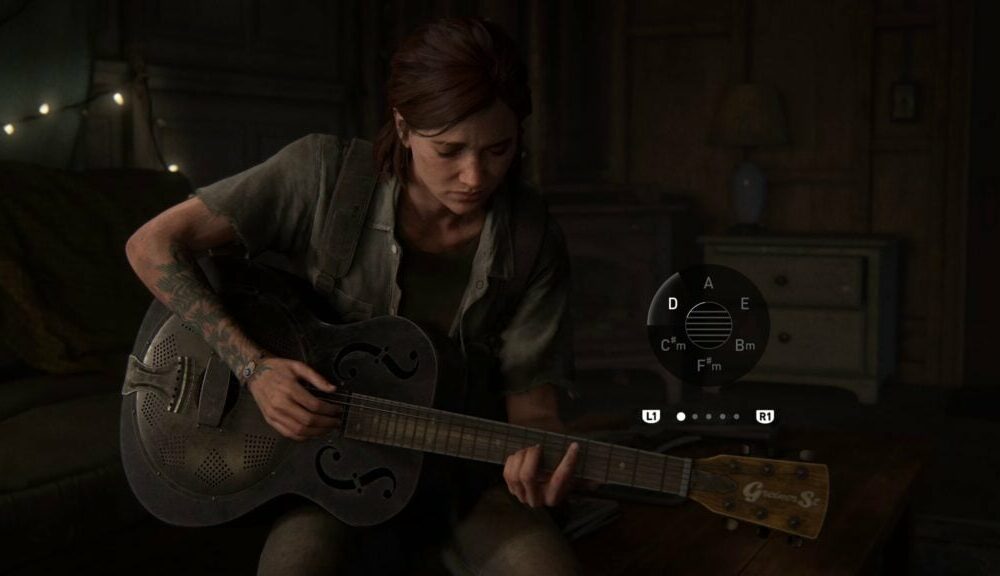Select the D chord on the wheel

(672, 304)
